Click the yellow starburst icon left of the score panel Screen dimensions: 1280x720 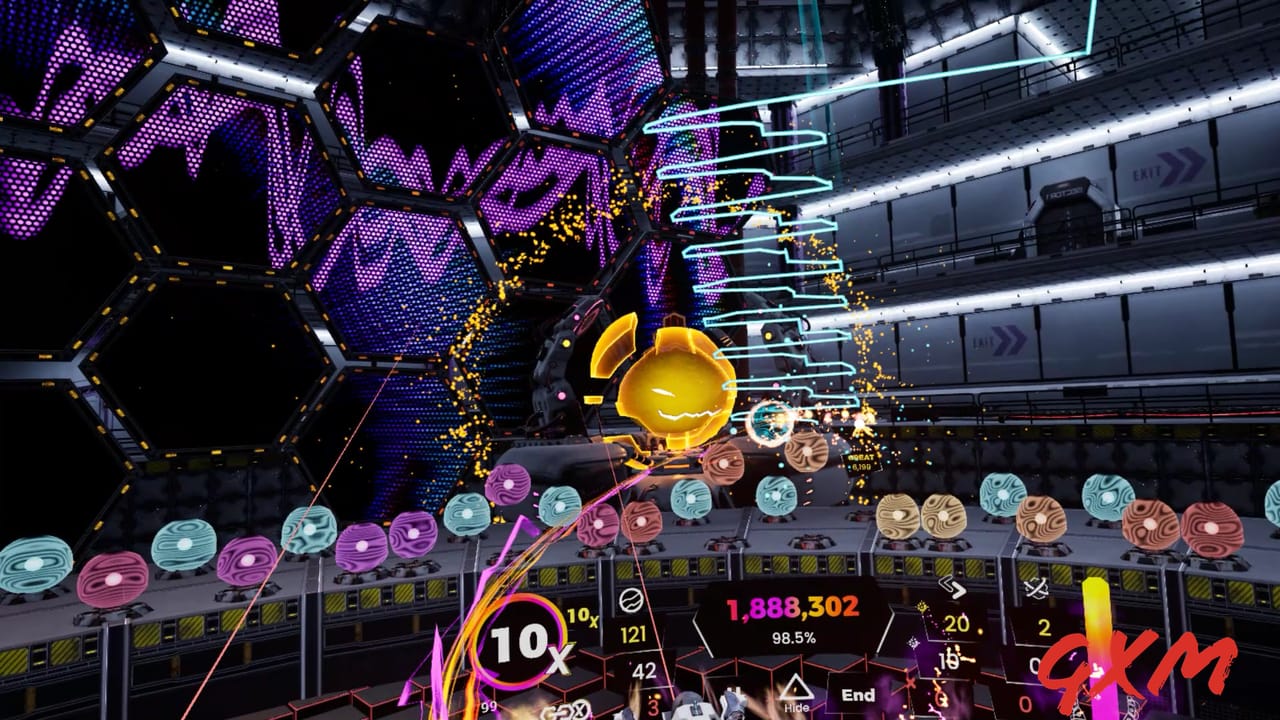pyautogui.click(x=920, y=606)
